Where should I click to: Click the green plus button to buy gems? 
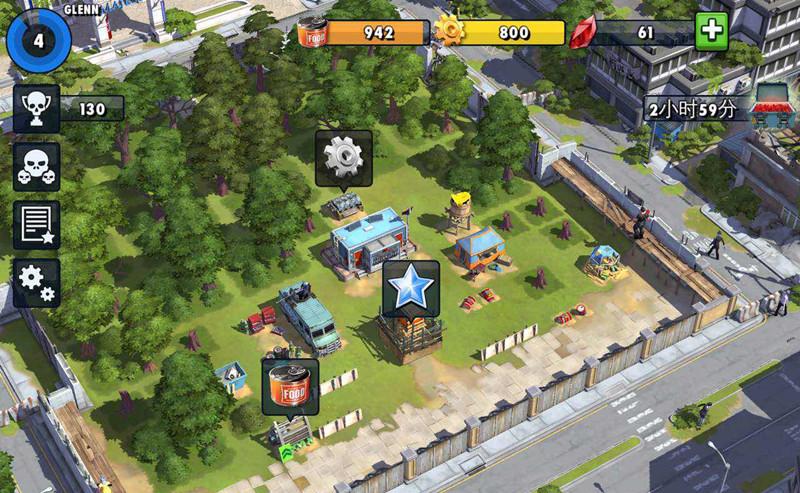(x=712, y=32)
